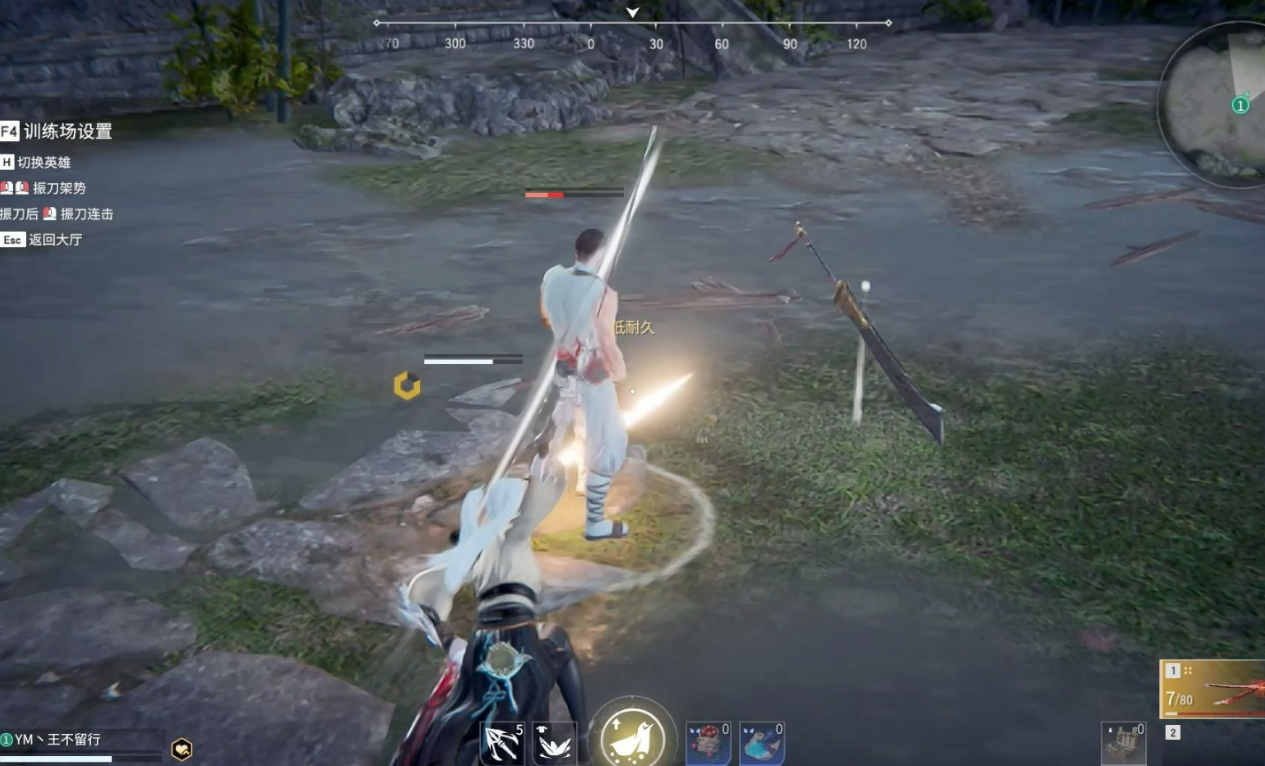The width and height of the screenshot is (1265, 766).
Task: Click the green player marker on minimap
Action: click(1240, 105)
